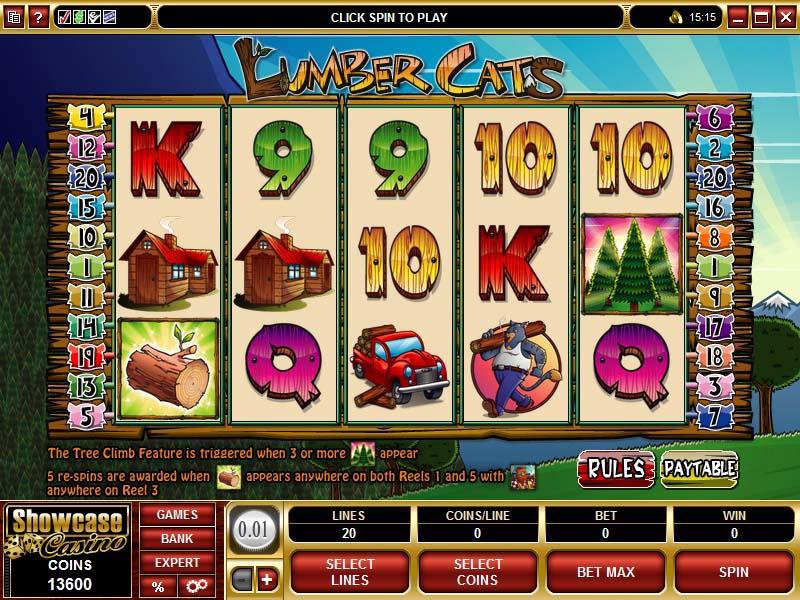Switch to EXPERT mode
800x600 pixels.
[177, 563]
